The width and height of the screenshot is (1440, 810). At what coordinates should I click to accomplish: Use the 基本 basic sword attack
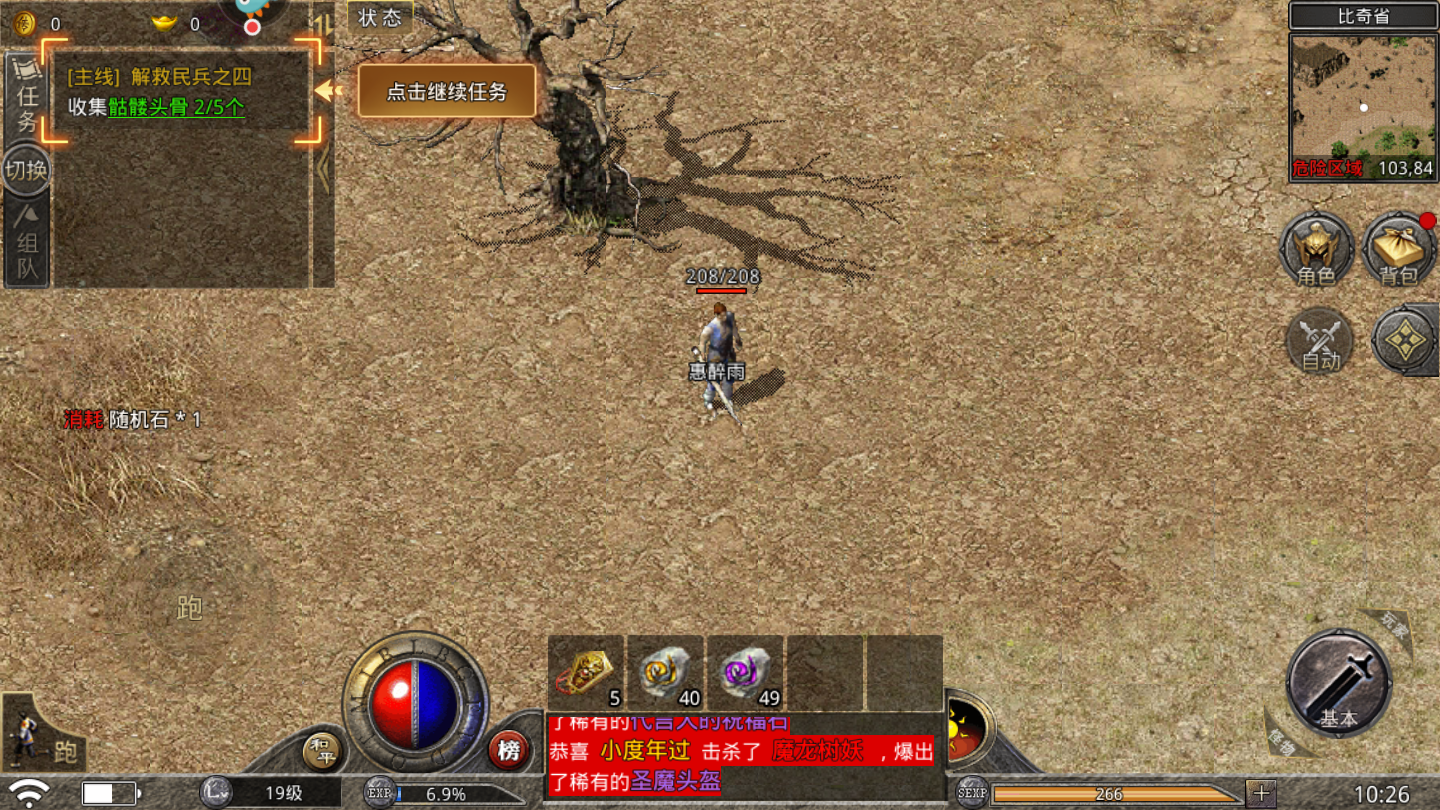click(x=1338, y=683)
